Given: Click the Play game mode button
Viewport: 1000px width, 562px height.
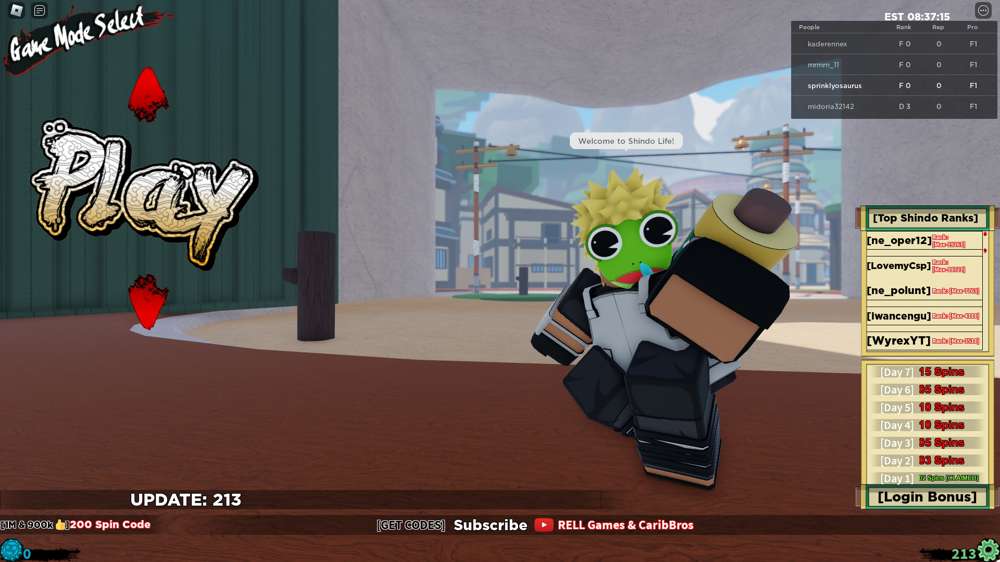Looking at the screenshot, I should pos(145,190).
